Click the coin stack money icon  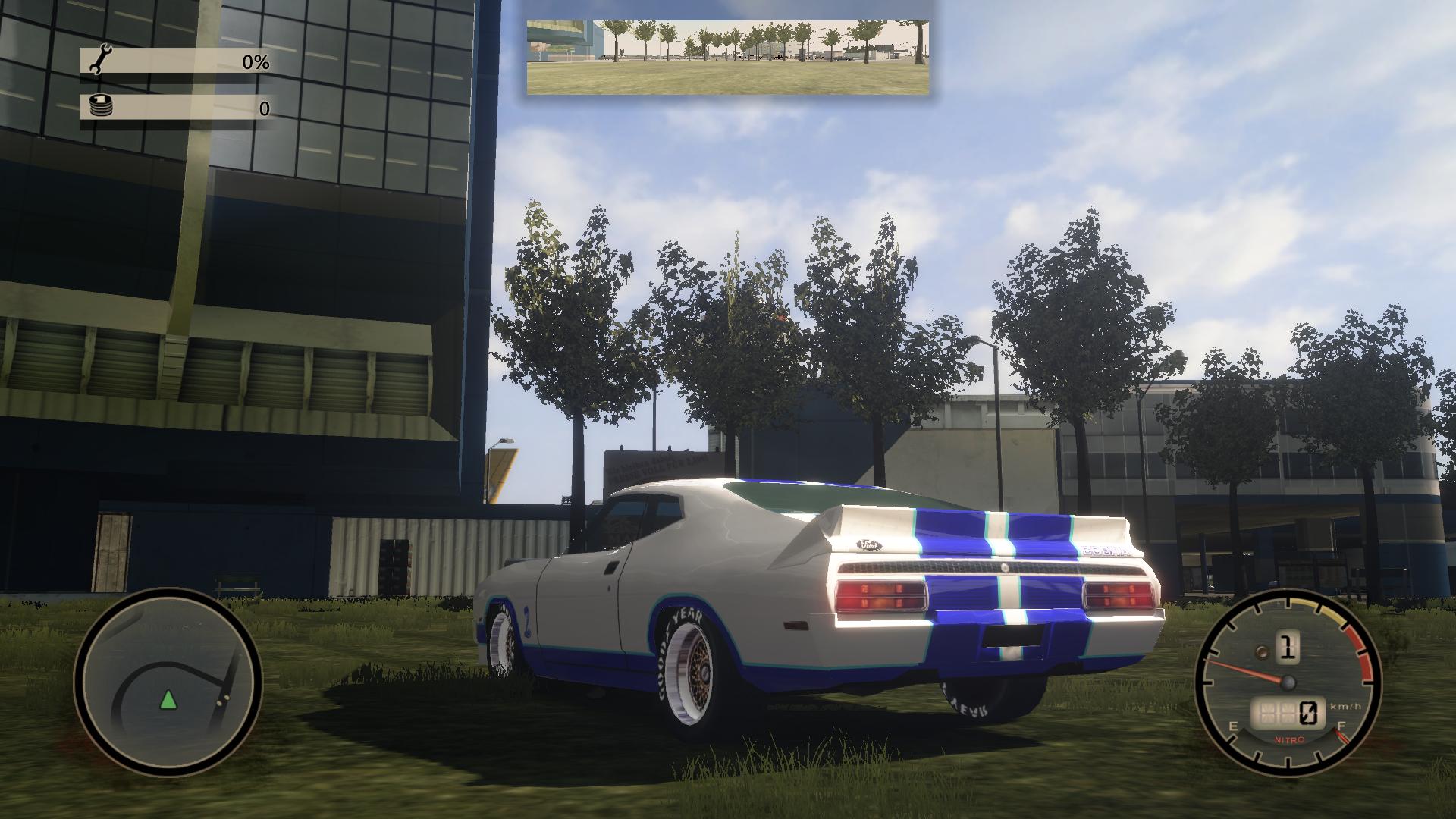[x=100, y=106]
